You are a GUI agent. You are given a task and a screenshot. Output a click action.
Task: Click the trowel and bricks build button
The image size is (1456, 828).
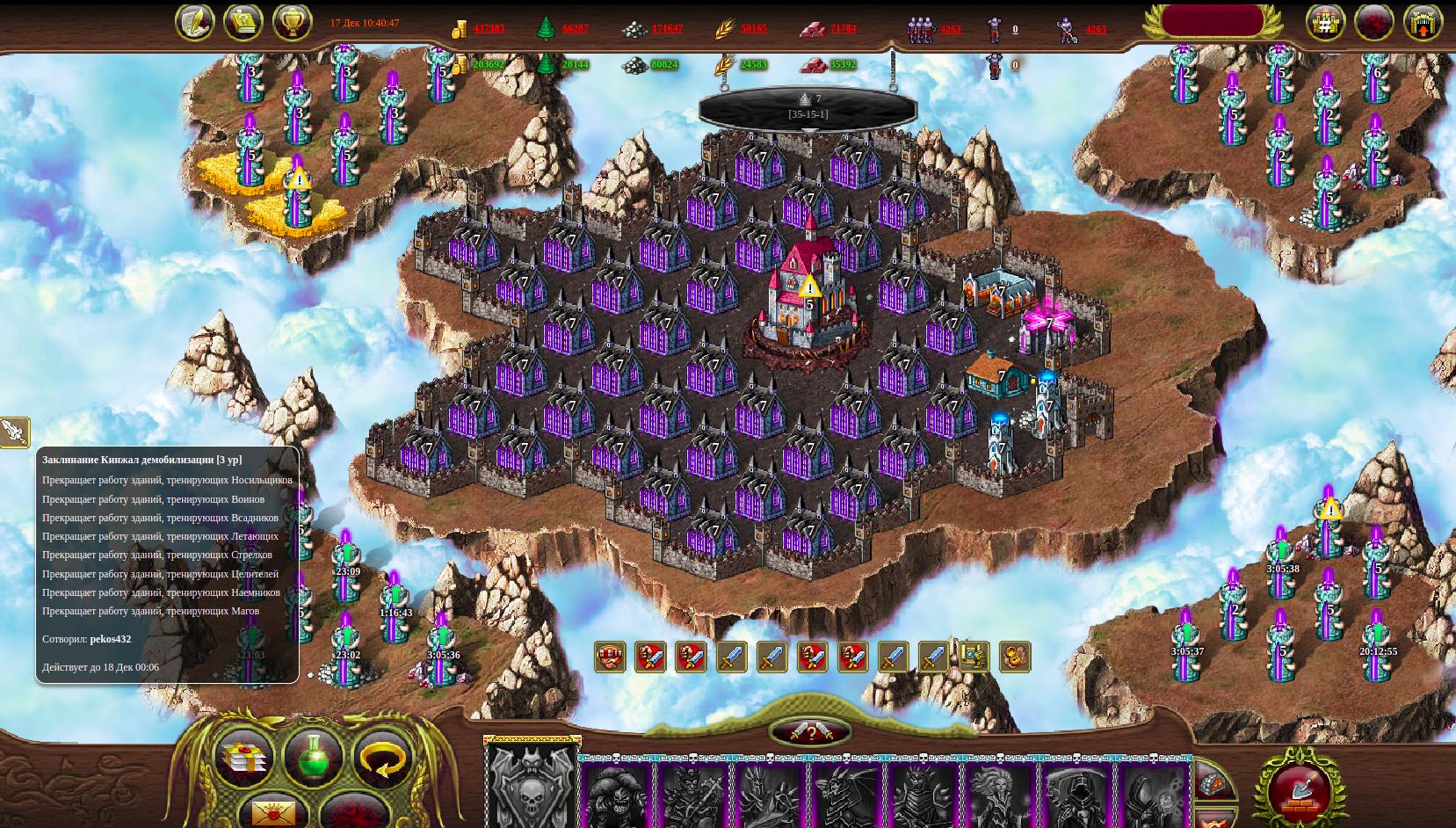click(1296, 790)
